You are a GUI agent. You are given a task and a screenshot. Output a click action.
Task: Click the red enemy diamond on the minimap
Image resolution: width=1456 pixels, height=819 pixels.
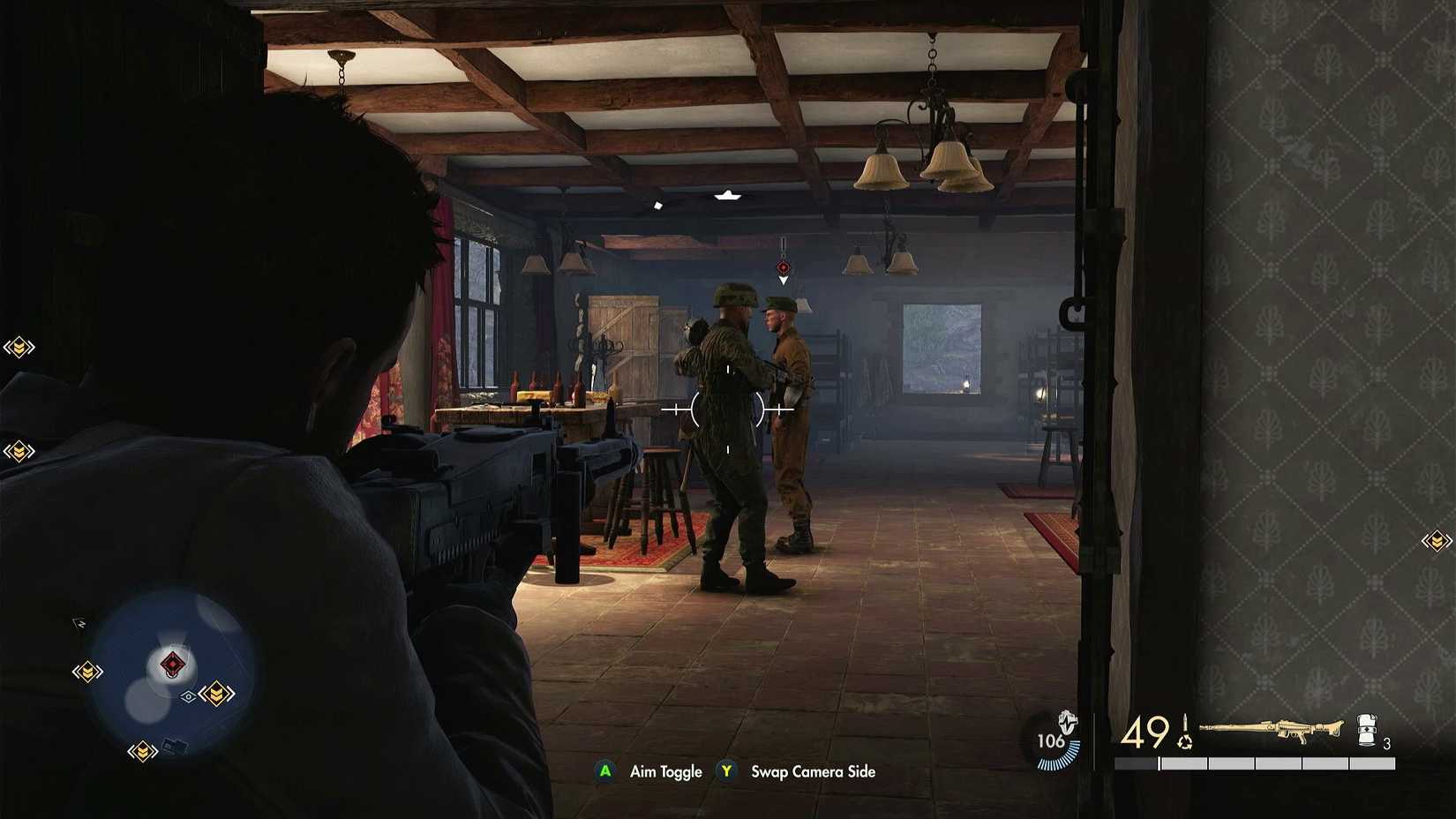(x=172, y=663)
